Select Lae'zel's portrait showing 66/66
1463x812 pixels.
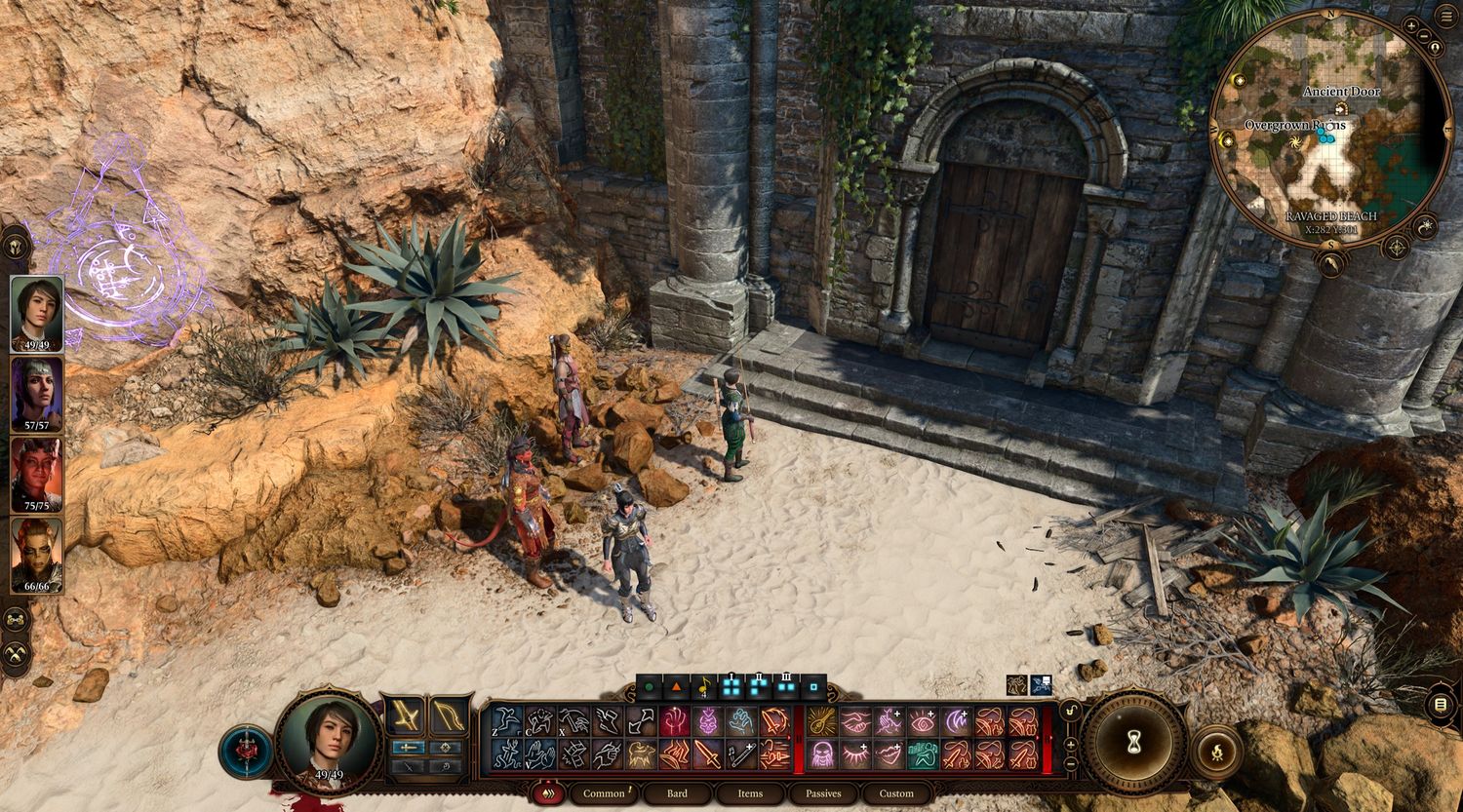tap(37, 555)
